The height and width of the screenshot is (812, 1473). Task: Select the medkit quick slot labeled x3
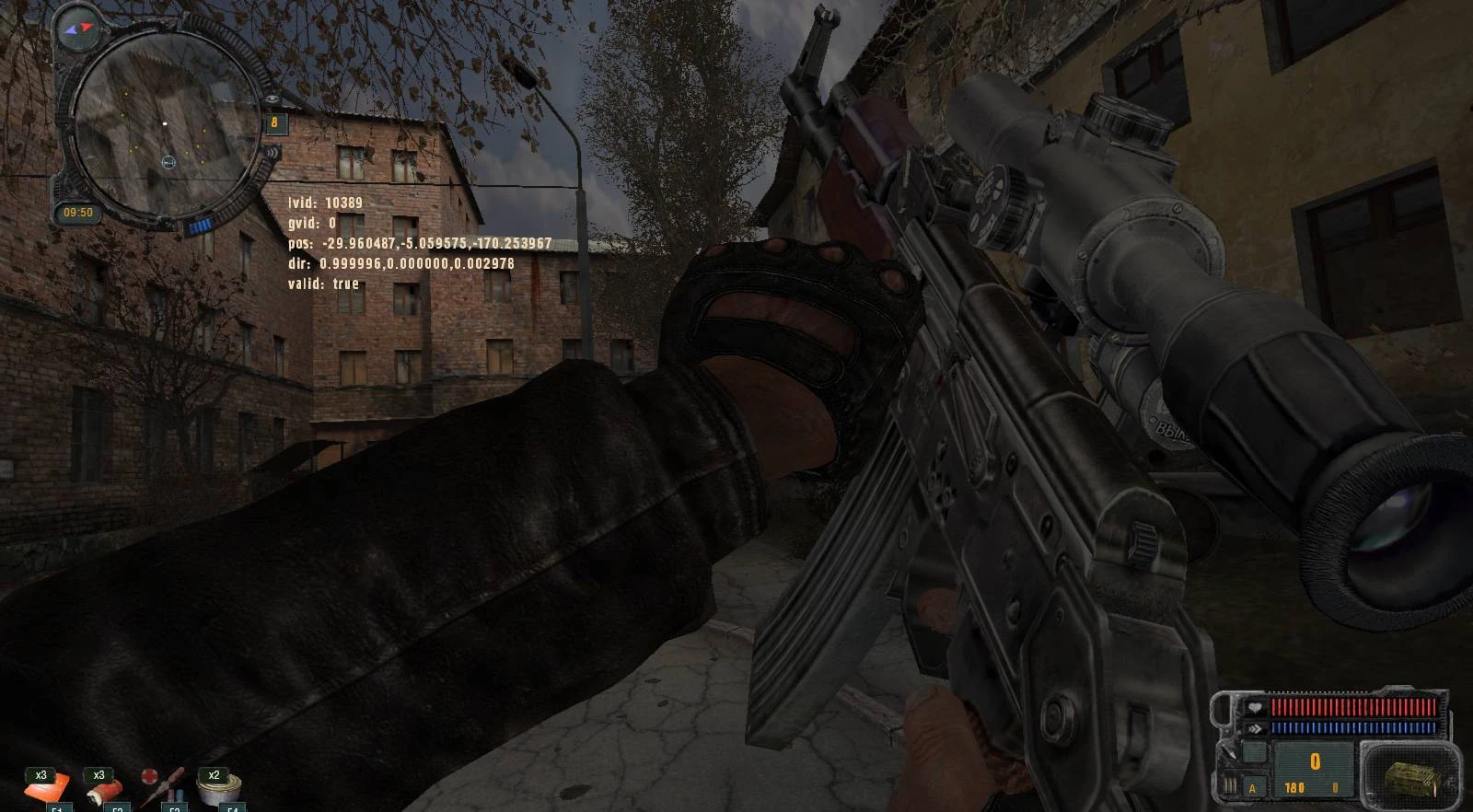[x=104, y=790]
